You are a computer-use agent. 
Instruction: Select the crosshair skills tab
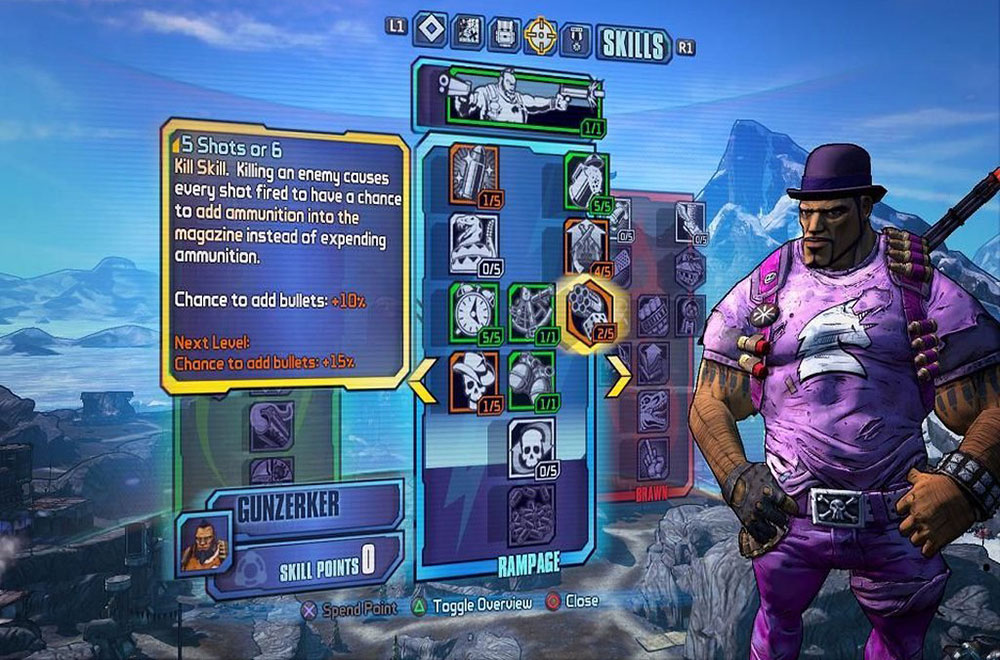[x=541, y=36]
